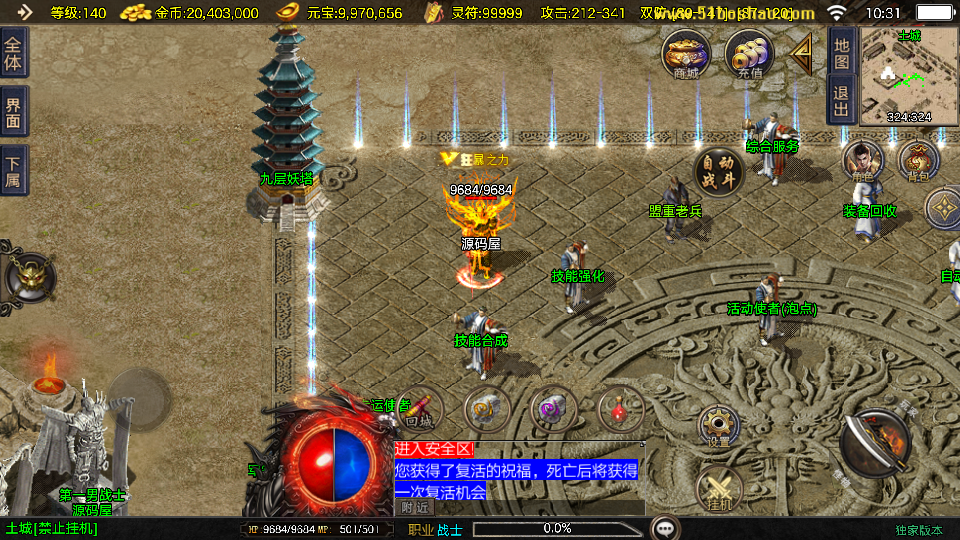
Task: Select the 界面 side tab
Action: click(x=14, y=111)
